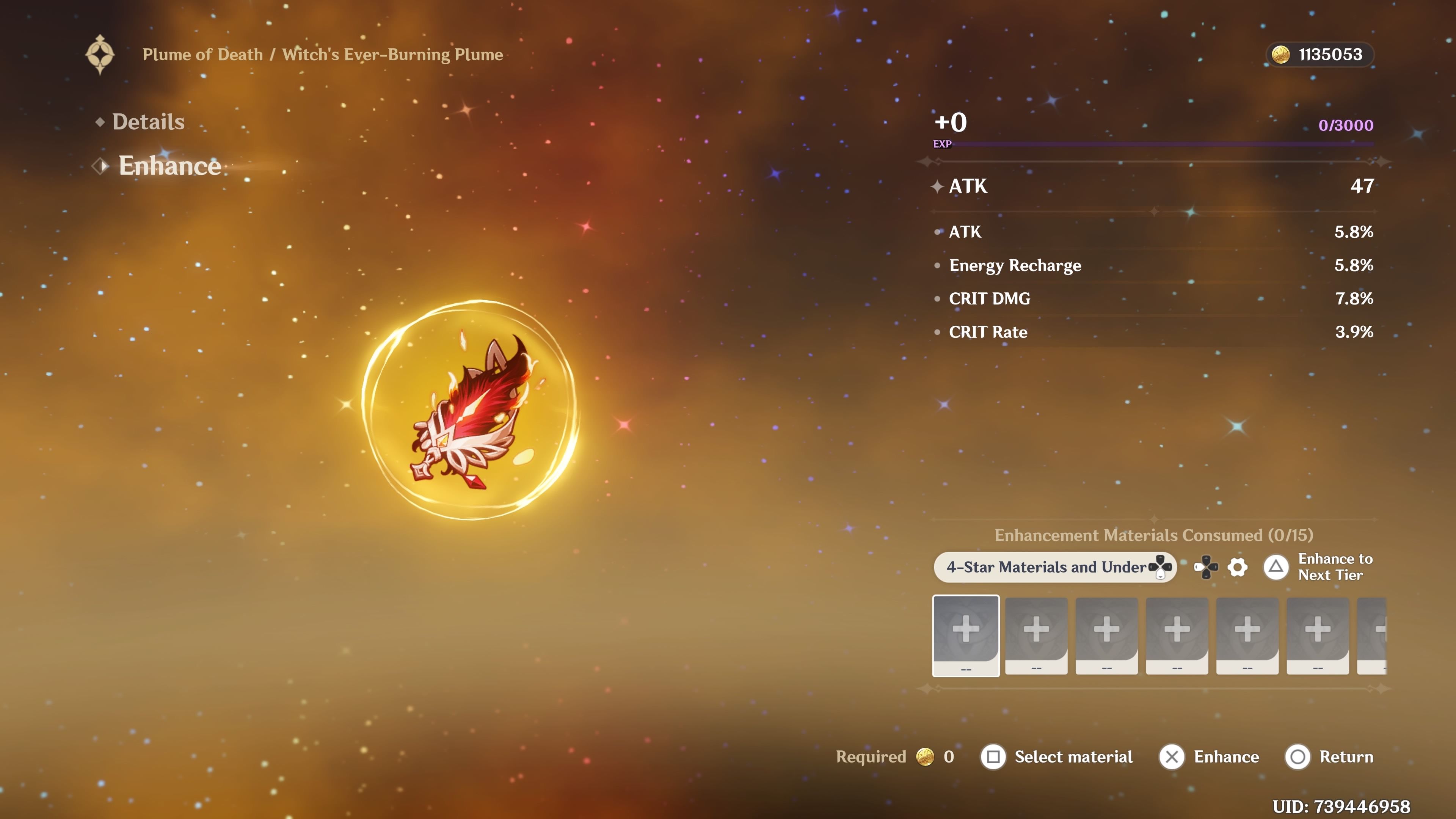Select the Enhance tab
This screenshot has height=819, width=1456.
(169, 166)
